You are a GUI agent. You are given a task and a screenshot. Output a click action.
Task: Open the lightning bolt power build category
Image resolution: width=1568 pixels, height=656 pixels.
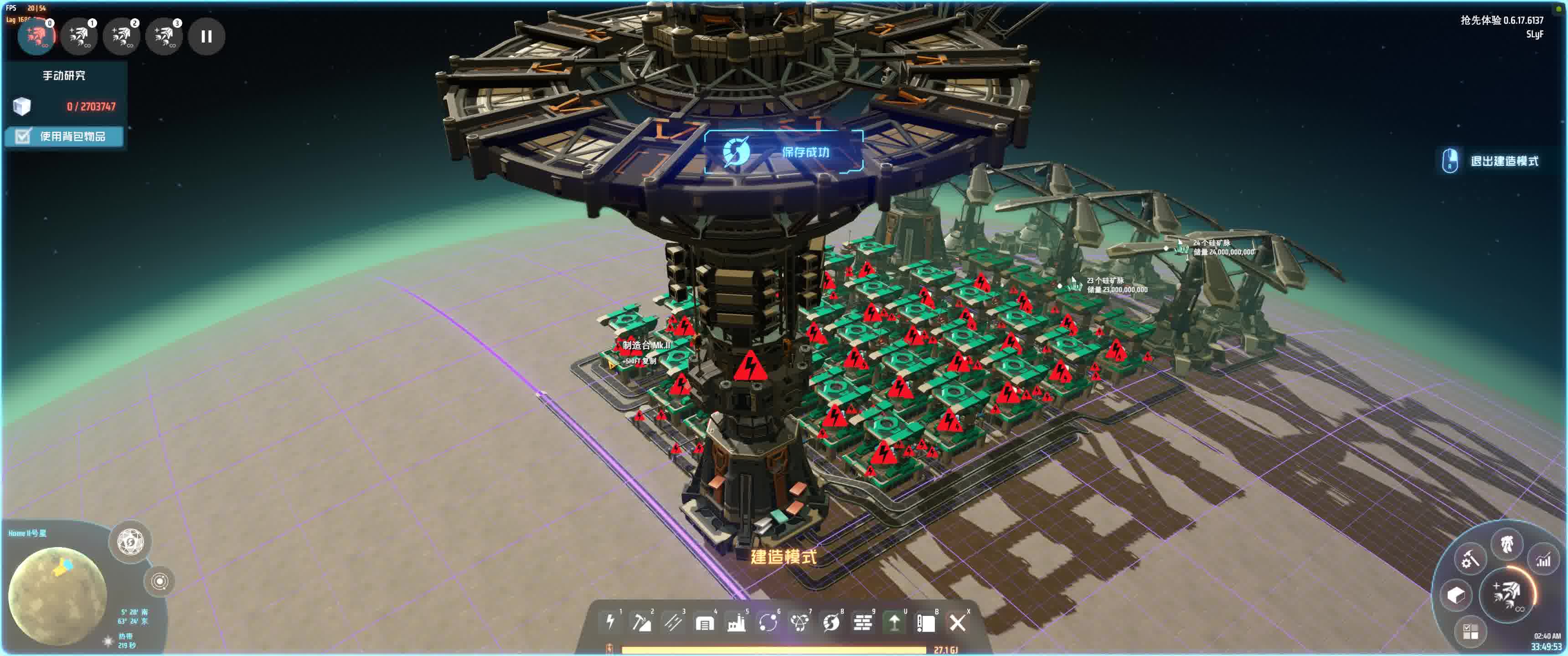click(x=610, y=622)
